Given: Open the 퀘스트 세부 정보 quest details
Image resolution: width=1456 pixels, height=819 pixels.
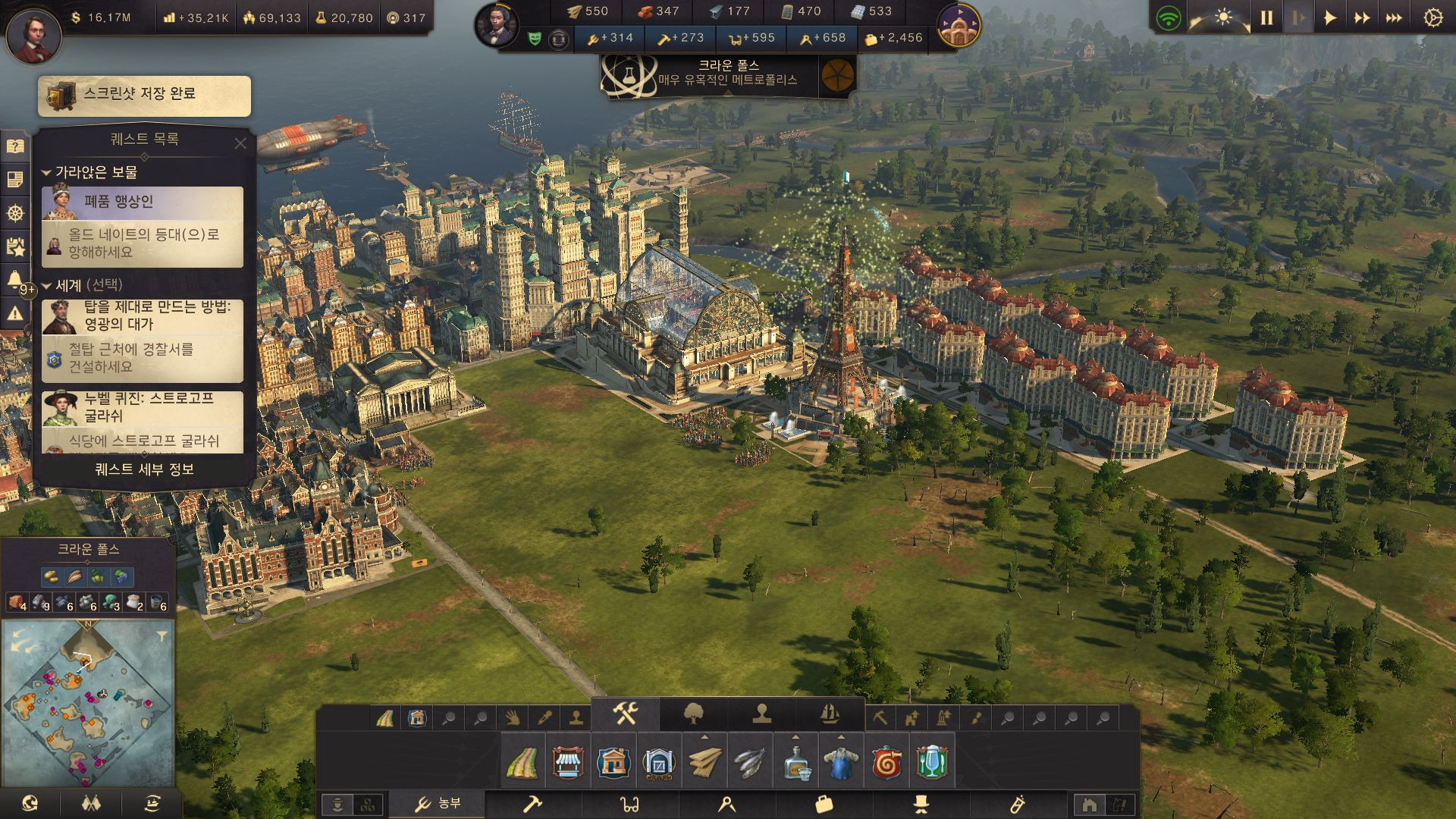Looking at the screenshot, I should pos(144,469).
